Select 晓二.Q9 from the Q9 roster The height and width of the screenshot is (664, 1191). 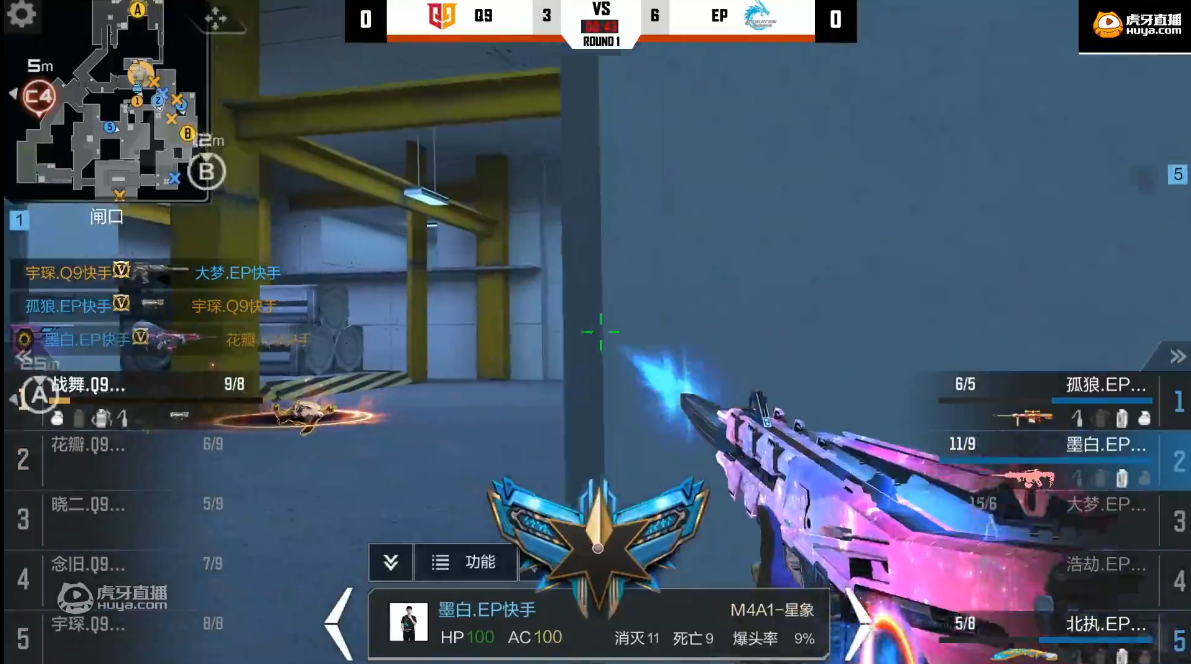click(130, 515)
